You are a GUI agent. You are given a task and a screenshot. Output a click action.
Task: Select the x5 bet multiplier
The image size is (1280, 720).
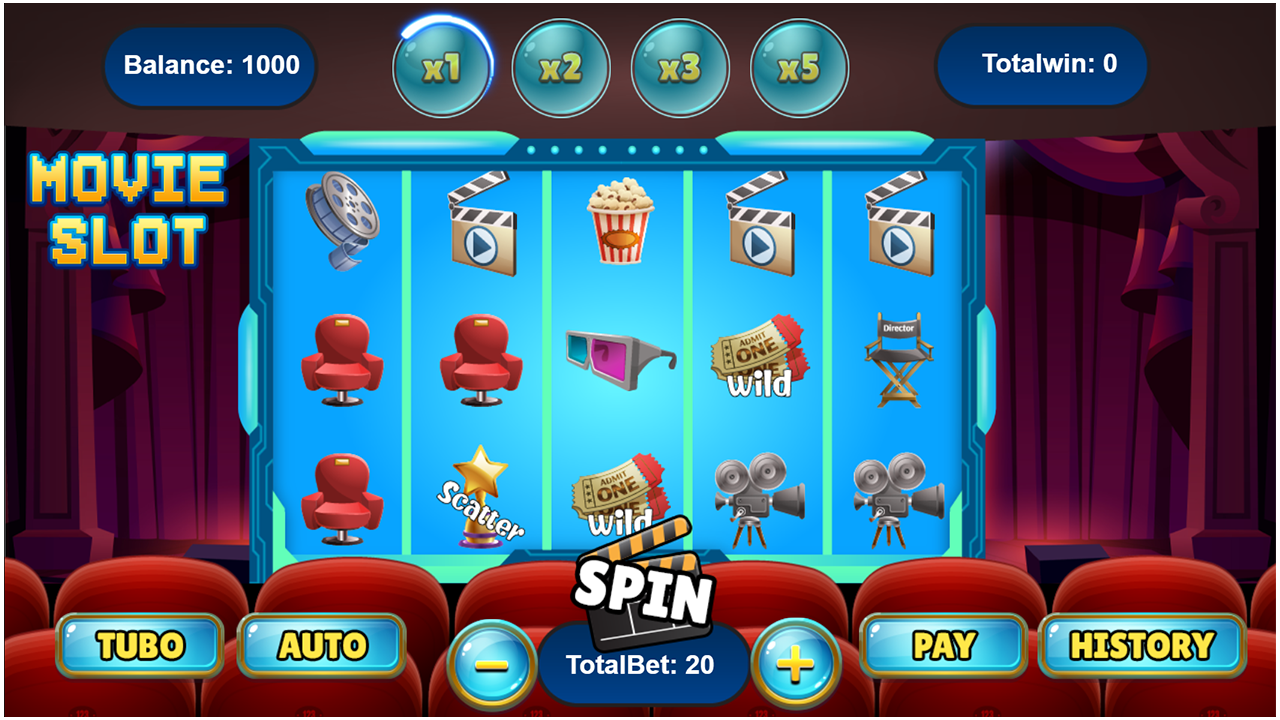[x=798, y=66]
